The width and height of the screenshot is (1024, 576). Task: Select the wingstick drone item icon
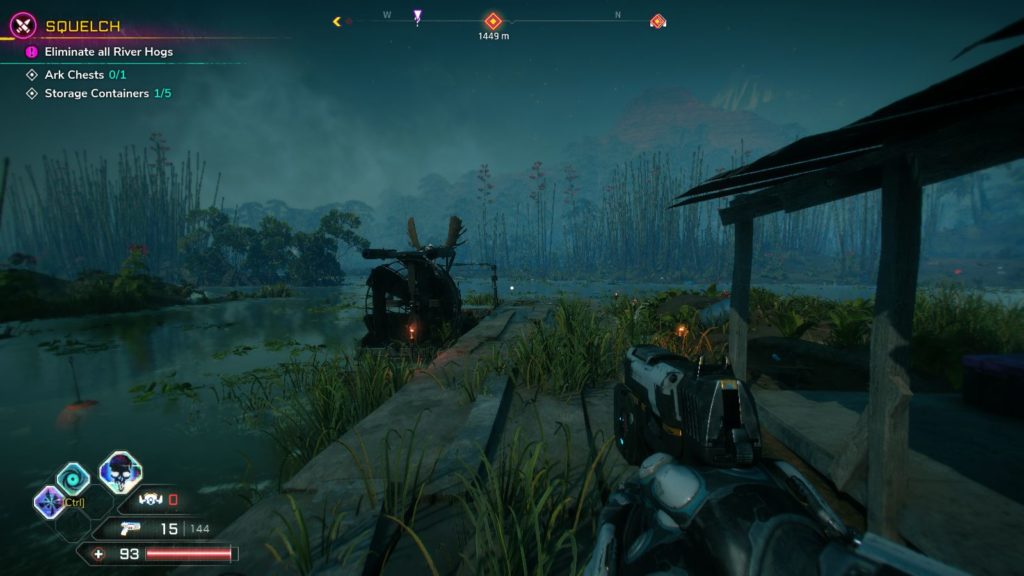151,500
